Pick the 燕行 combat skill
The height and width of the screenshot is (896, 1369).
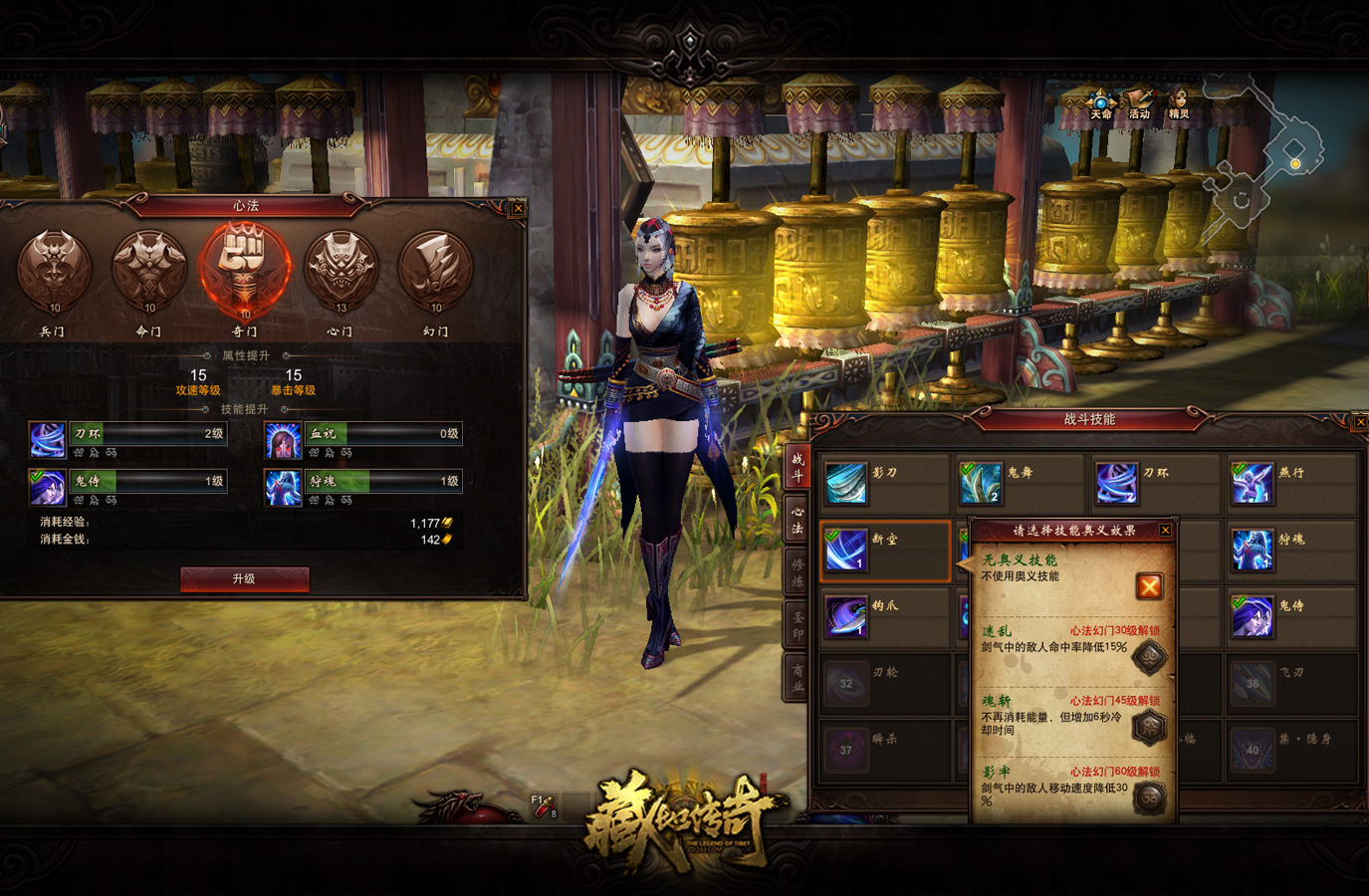pos(1252,484)
